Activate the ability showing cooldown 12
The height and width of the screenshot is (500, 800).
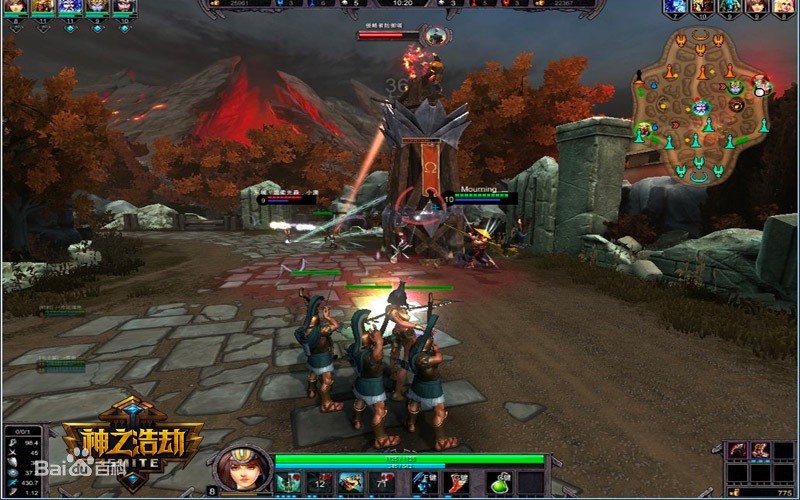click(x=320, y=483)
